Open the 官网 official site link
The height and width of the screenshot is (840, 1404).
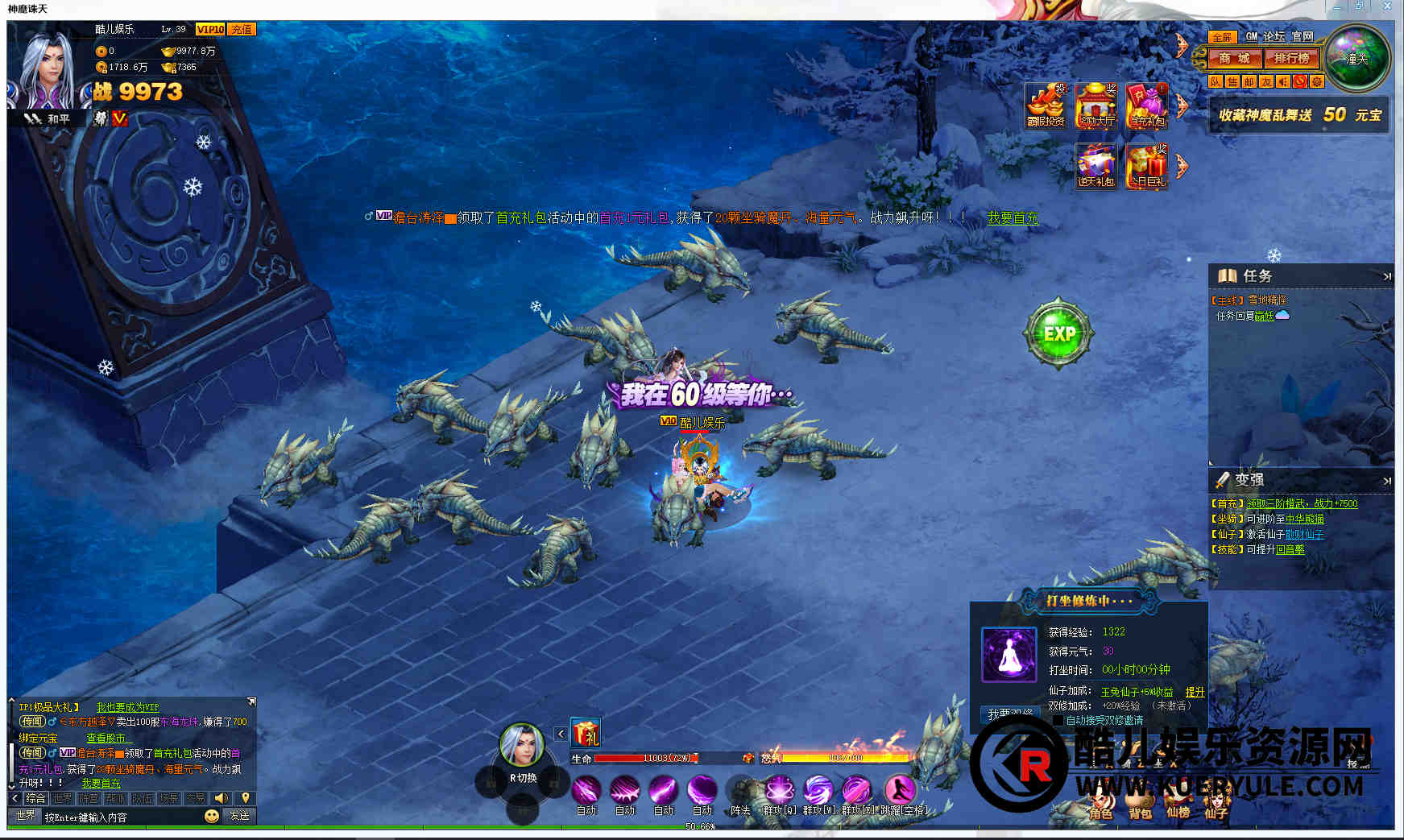[1302, 36]
